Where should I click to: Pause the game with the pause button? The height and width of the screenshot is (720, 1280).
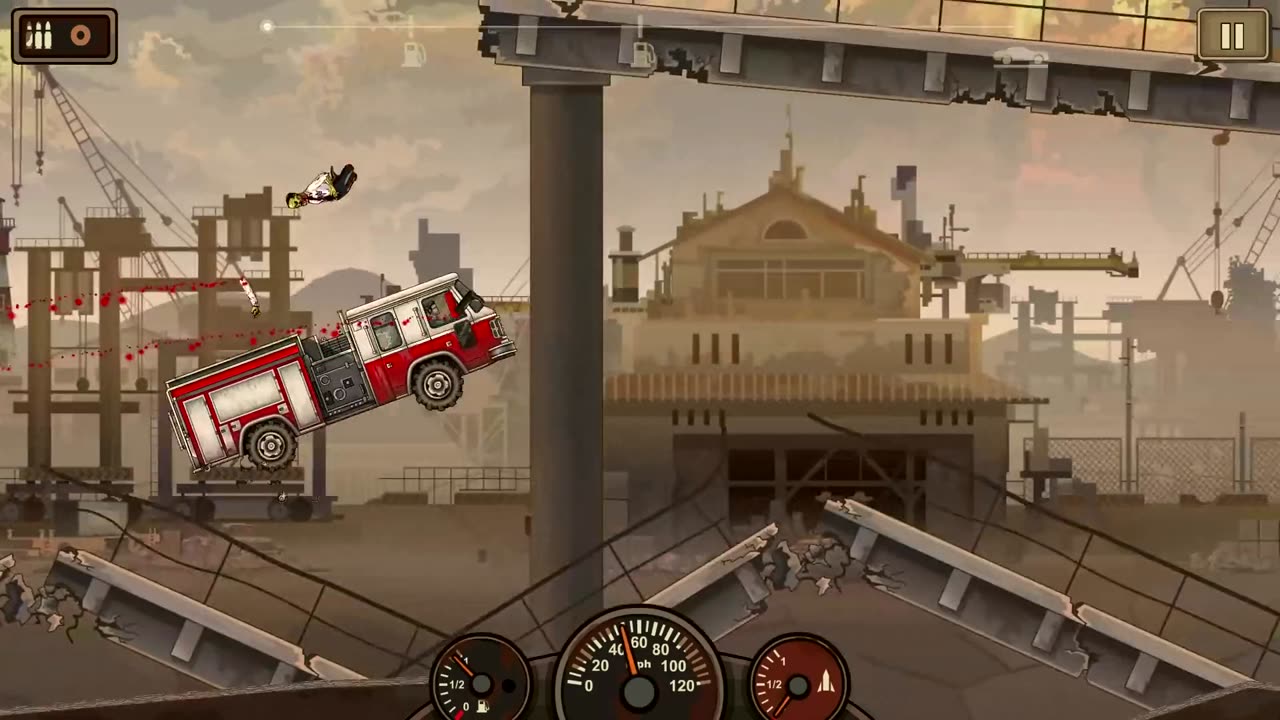pos(1232,36)
